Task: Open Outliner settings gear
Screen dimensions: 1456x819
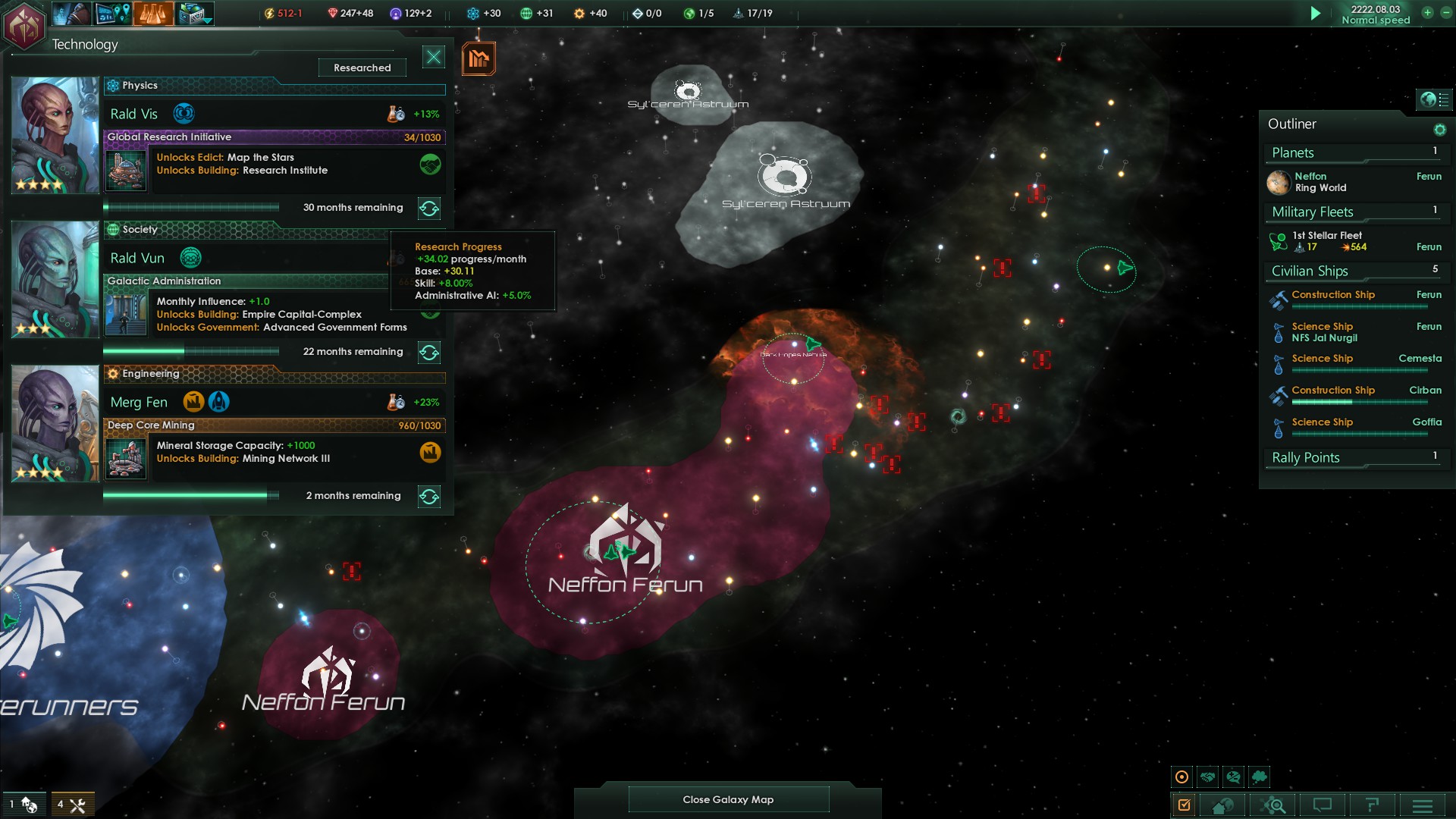Action: pyautogui.click(x=1439, y=130)
